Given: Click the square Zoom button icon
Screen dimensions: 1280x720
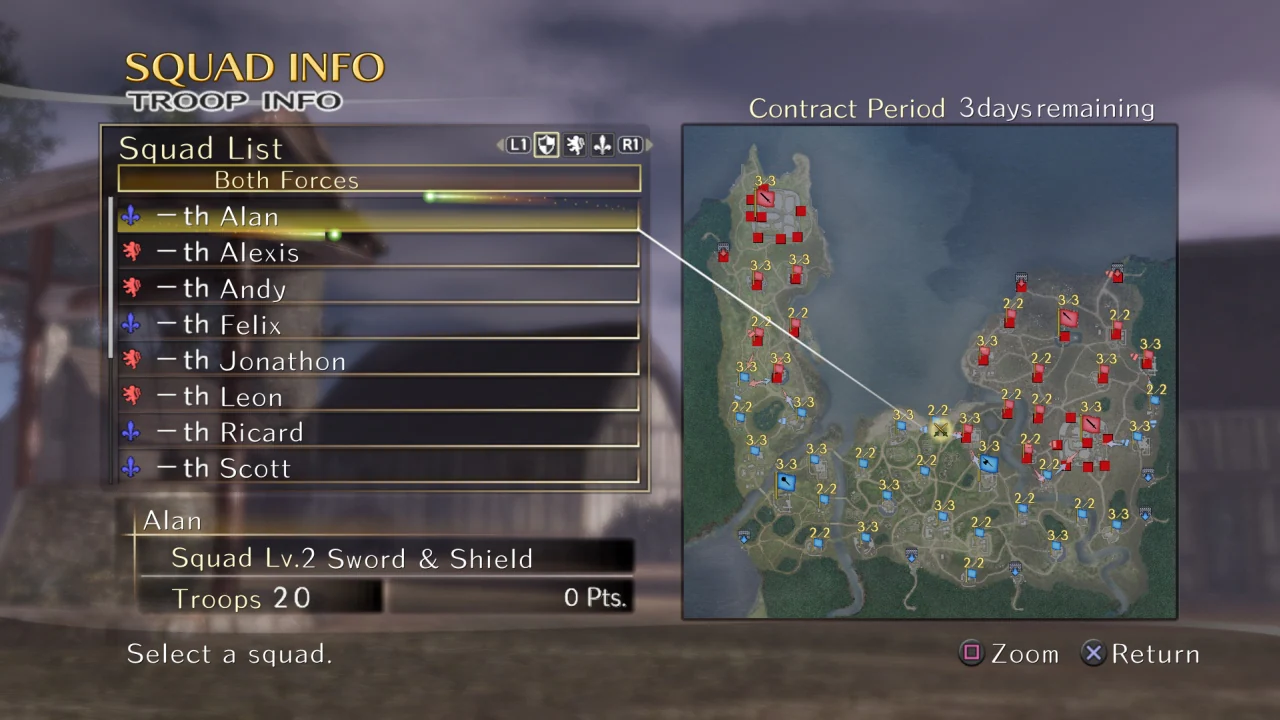Looking at the screenshot, I should [971, 653].
